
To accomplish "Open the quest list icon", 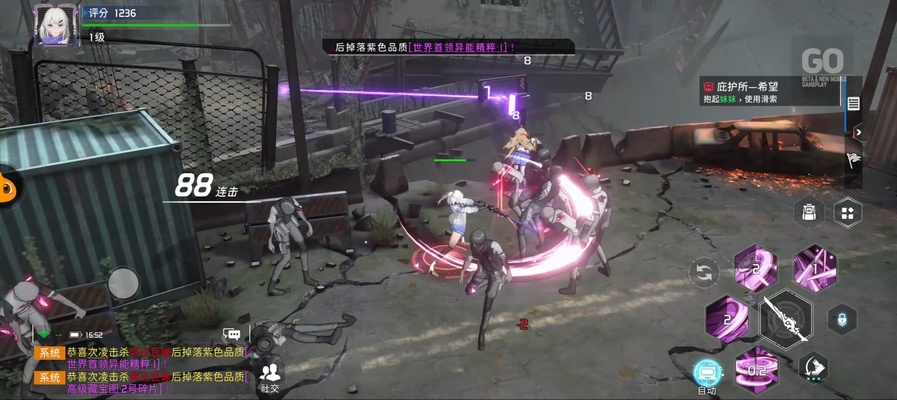I will [x=853, y=103].
